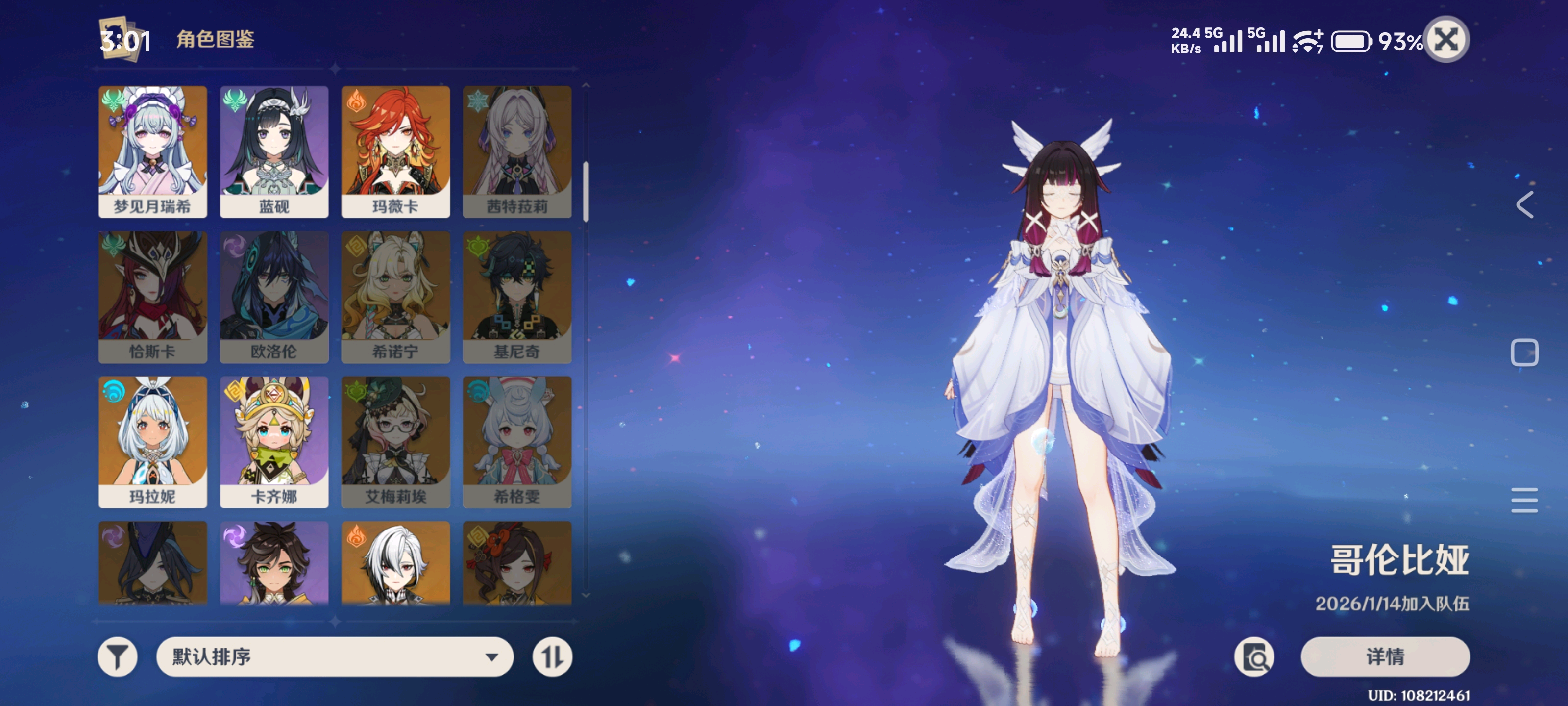This screenshot has width=1568, height=706.
Task: Pick the 茜特菈莉 character card
Action: click(x=517, y=151)
